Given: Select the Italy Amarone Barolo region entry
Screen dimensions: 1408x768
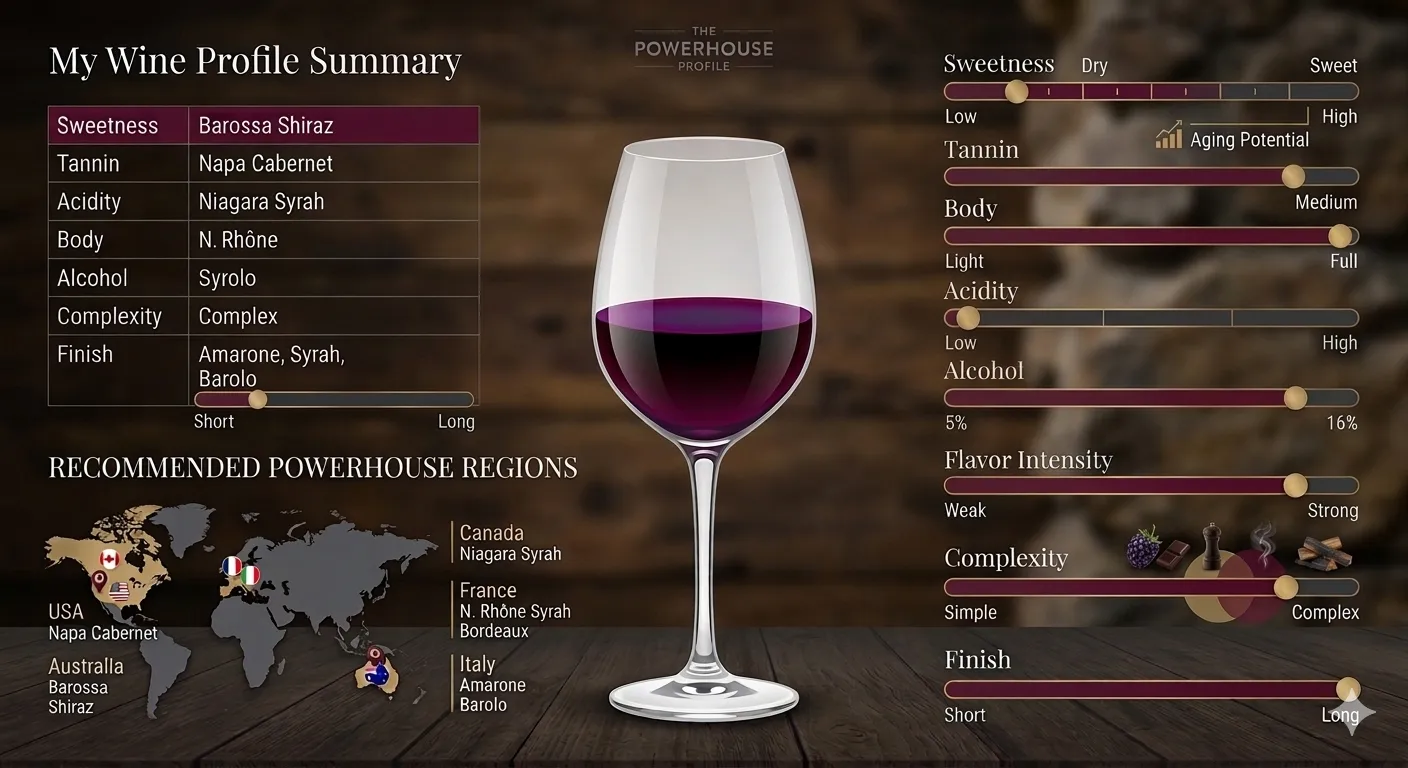Looking at the screenshot, I should tap(492, 684).
